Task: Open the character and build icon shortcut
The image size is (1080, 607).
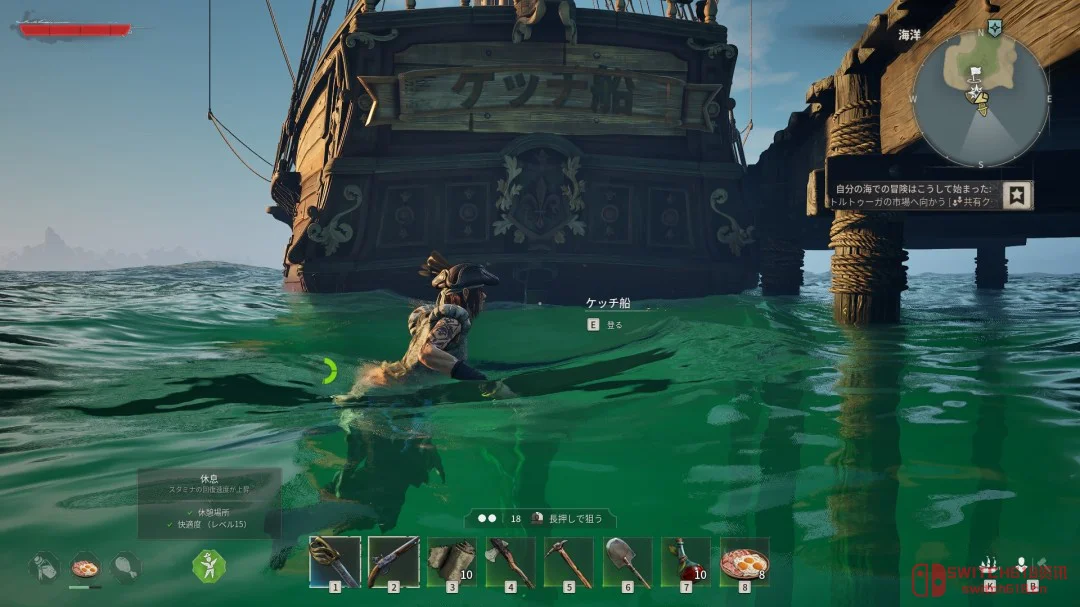Action: click(x=1024, y=566)
